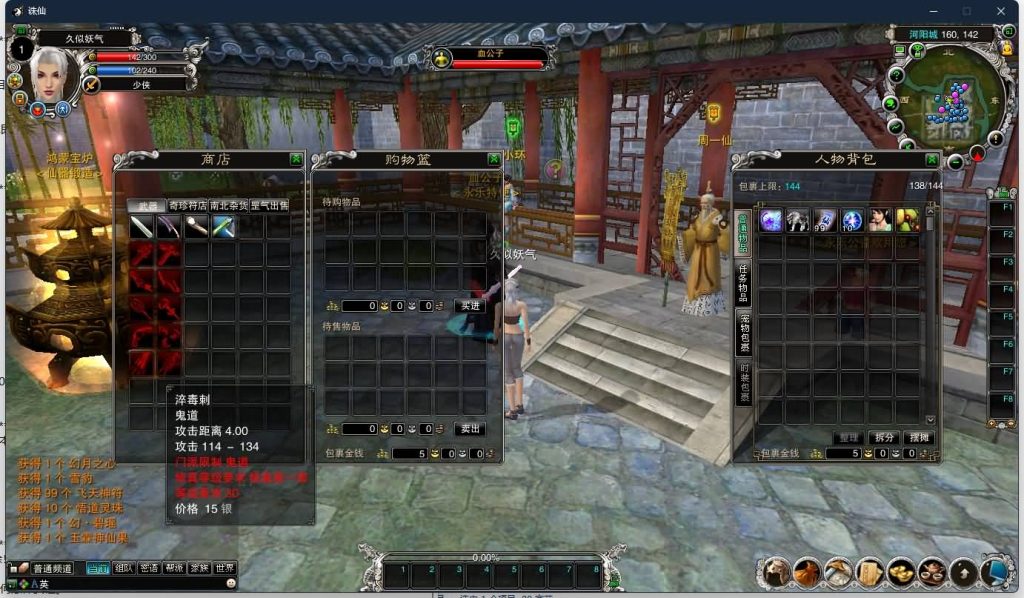The width and height of the screenshot is (1024, 598).
Task: Open the 南北杂货 shop tab
Action: [x=228, y=205]
